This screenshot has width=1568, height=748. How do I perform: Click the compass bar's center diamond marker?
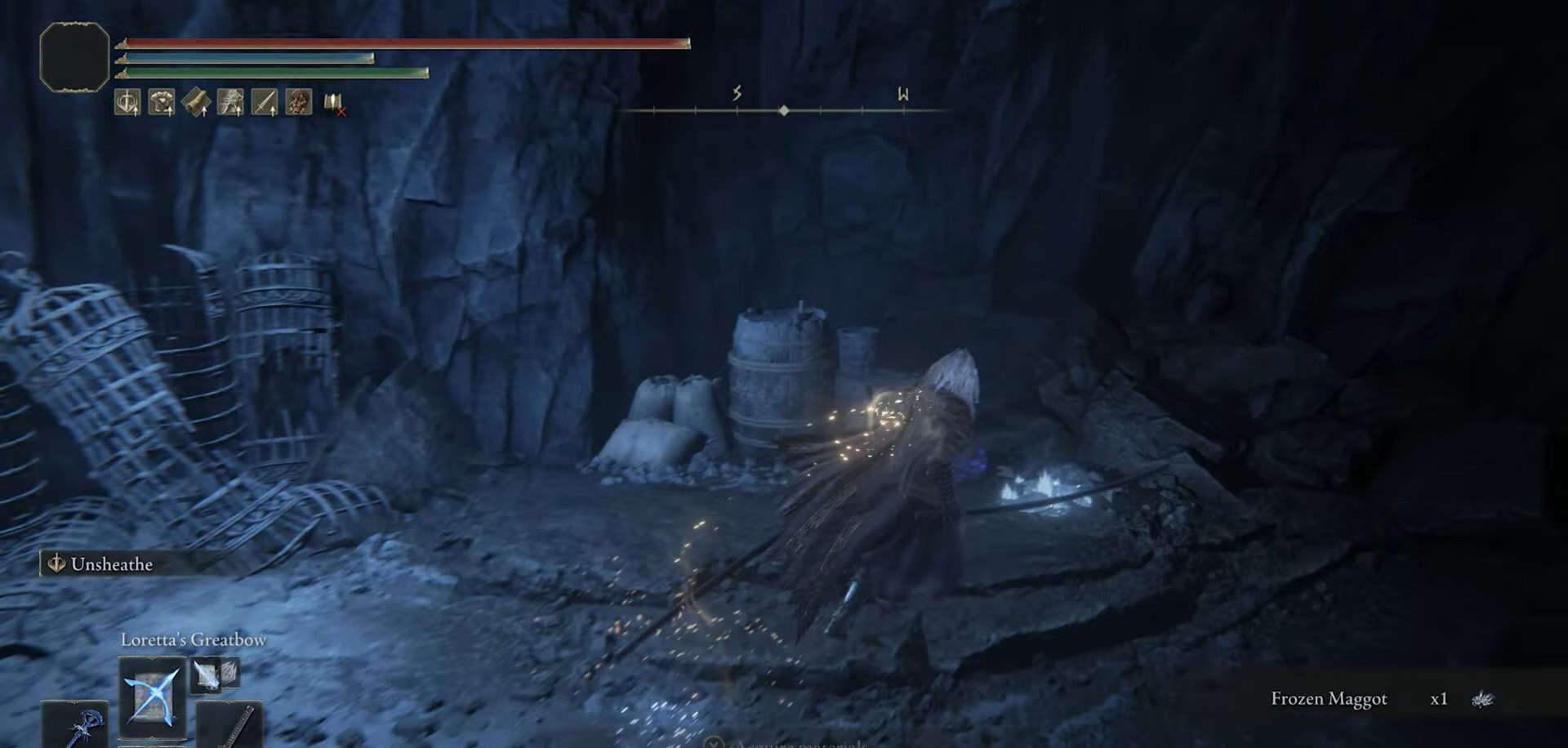784,110
